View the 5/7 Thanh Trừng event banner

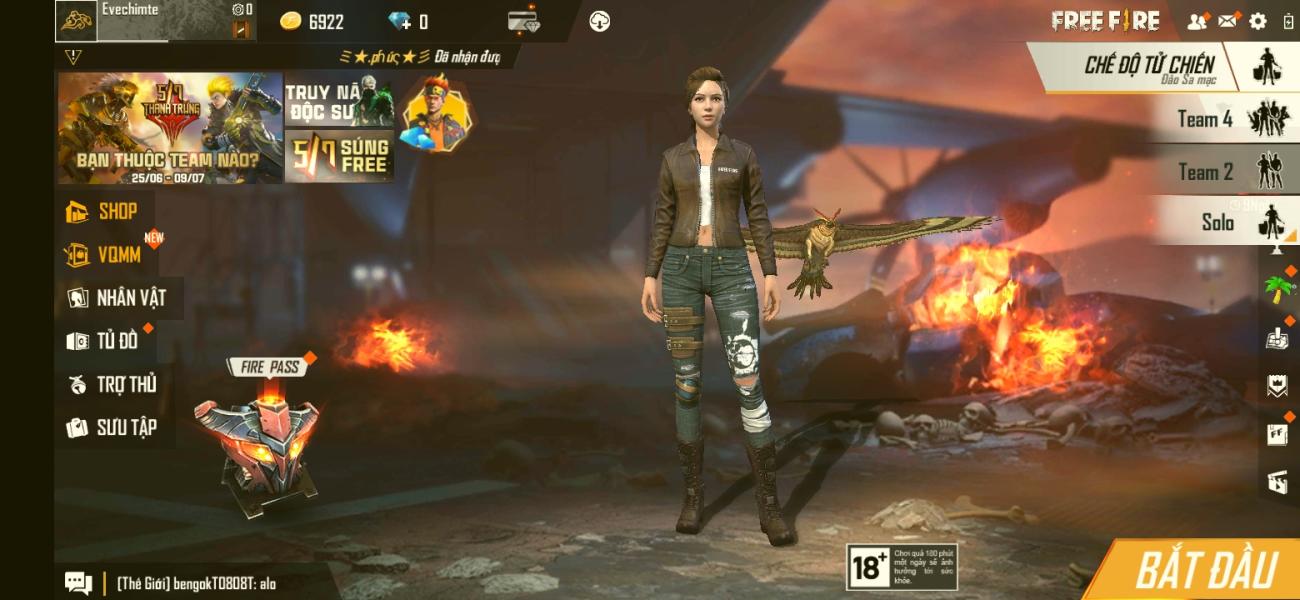coord(170,128)
